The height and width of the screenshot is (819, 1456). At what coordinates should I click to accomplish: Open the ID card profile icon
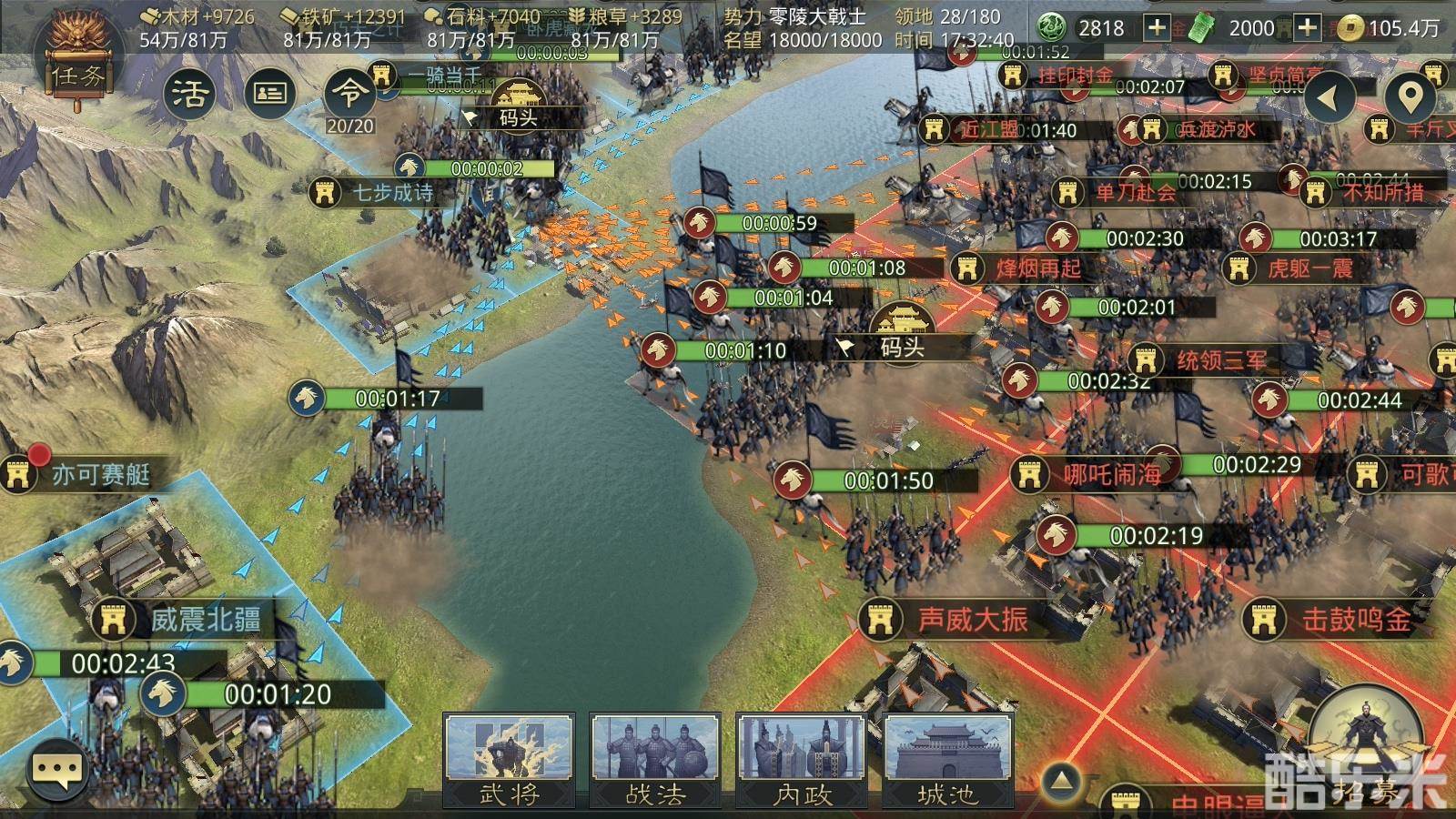click(269, 93)
